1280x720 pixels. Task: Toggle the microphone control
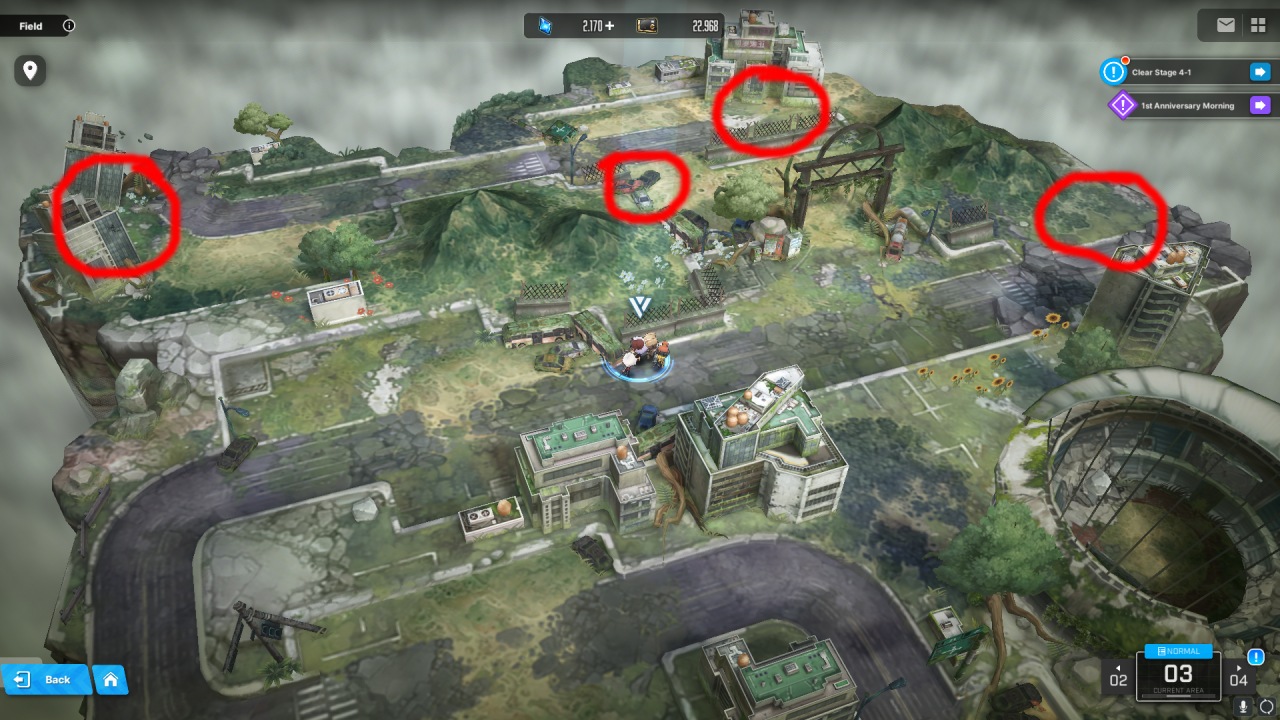tap(1243, 707)
